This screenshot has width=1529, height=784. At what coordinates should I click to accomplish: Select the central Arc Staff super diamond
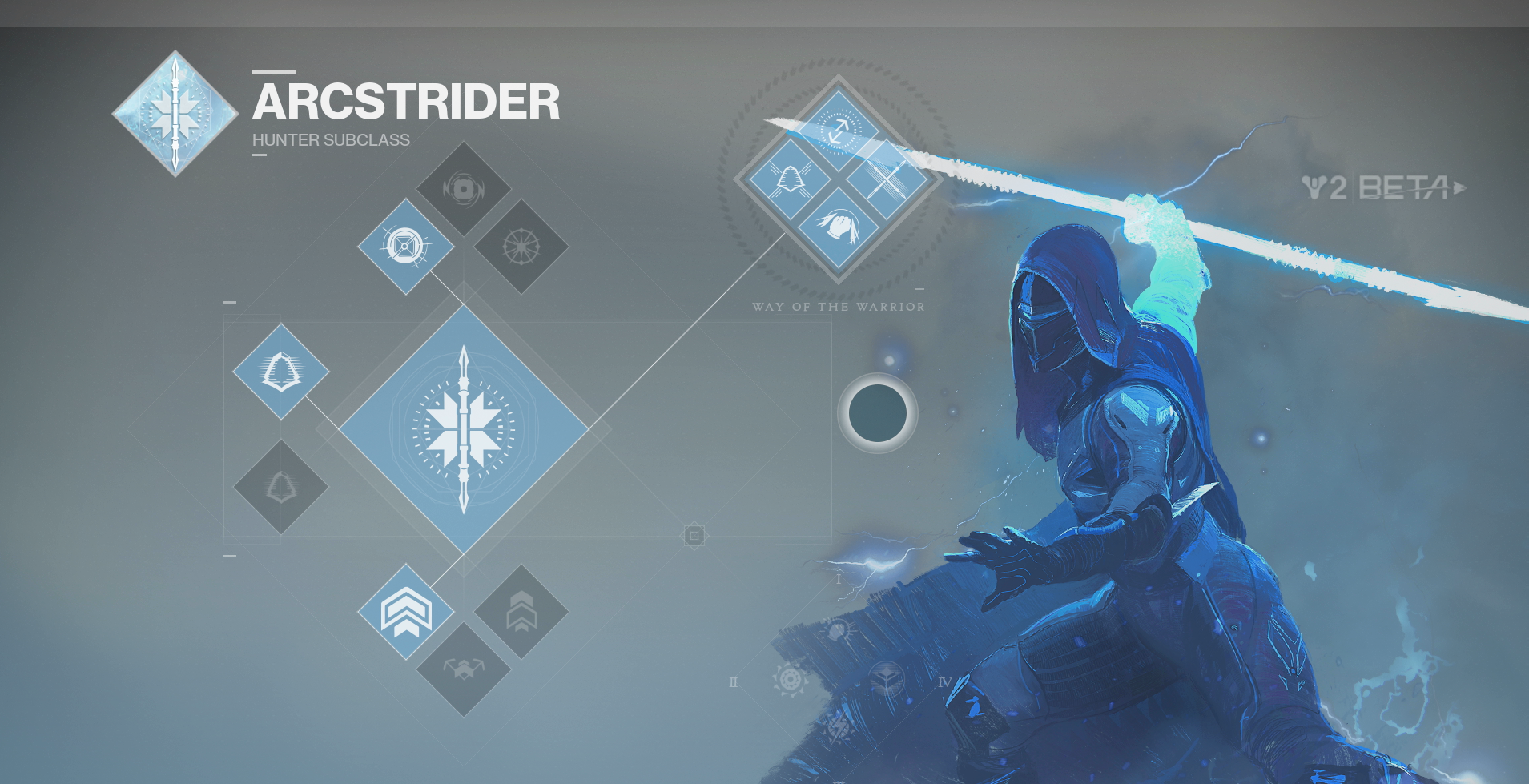tap(463, 430)
